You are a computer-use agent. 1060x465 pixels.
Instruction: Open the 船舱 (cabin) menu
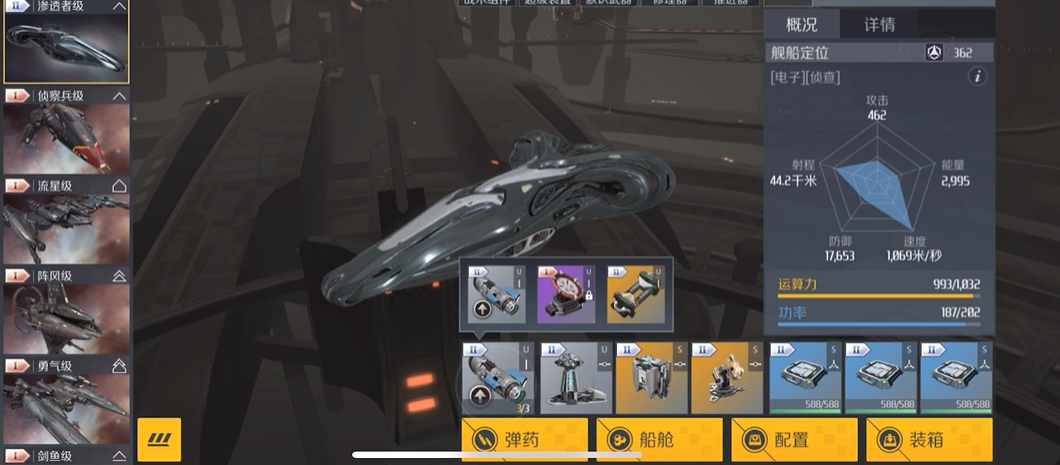pyautogui.click(x=658, y=439)
